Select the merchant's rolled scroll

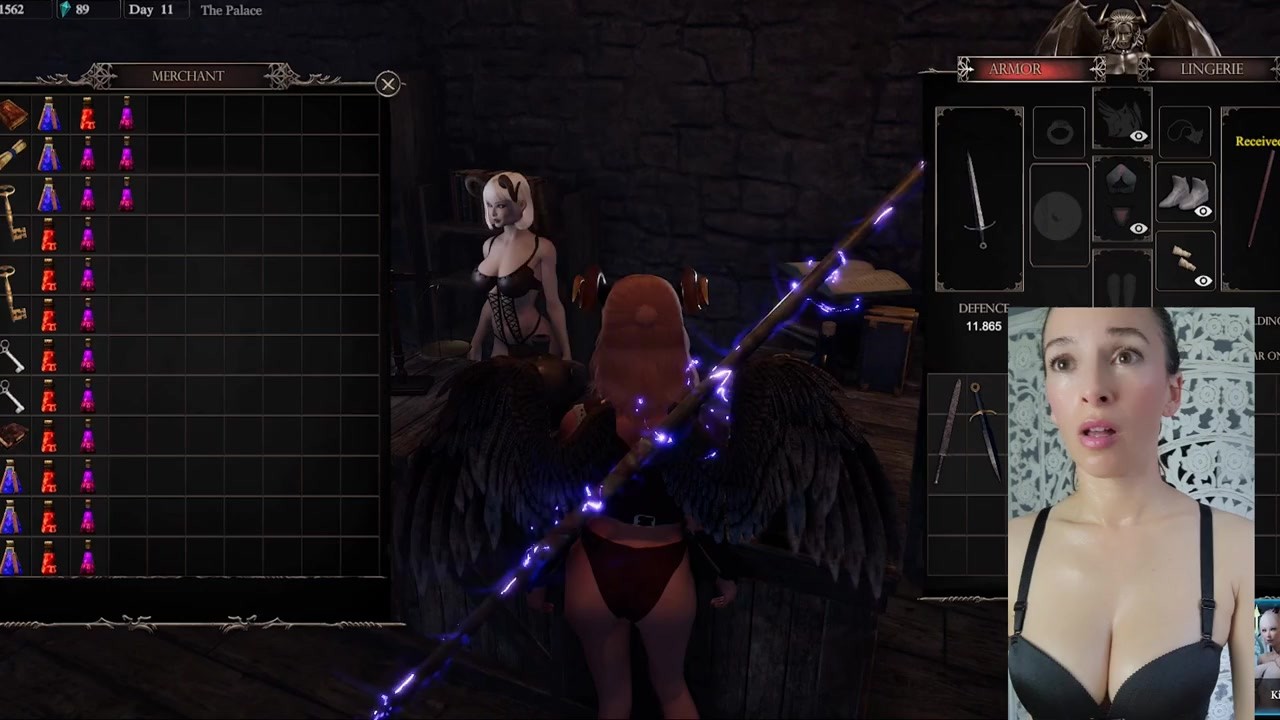pos(12,156)
